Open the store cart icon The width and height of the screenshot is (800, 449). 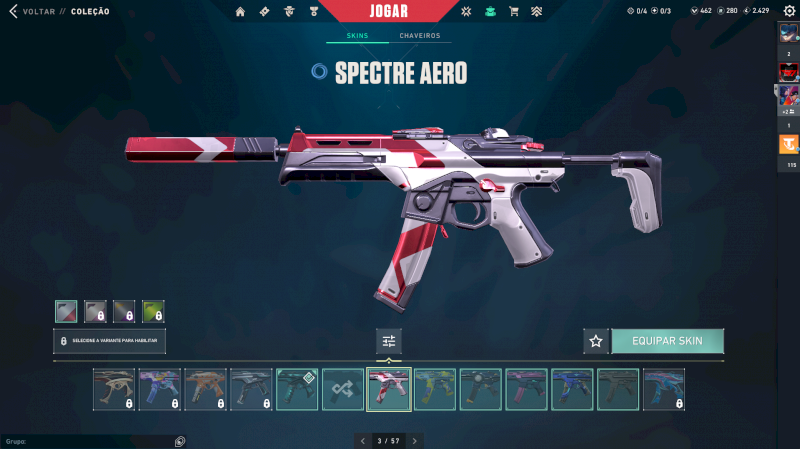point(514,11)
